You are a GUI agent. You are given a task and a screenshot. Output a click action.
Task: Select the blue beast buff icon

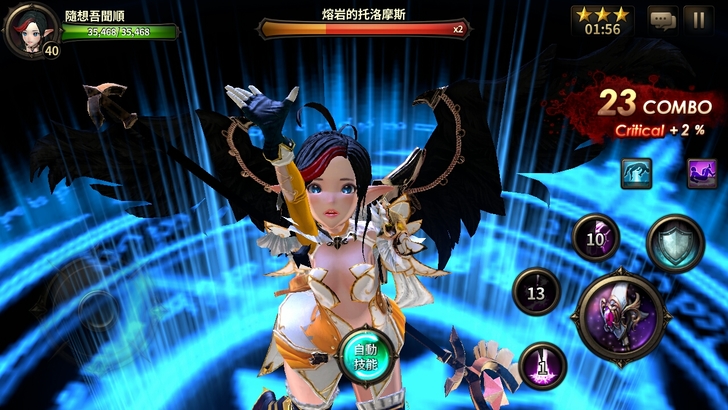tap(636, 174)
